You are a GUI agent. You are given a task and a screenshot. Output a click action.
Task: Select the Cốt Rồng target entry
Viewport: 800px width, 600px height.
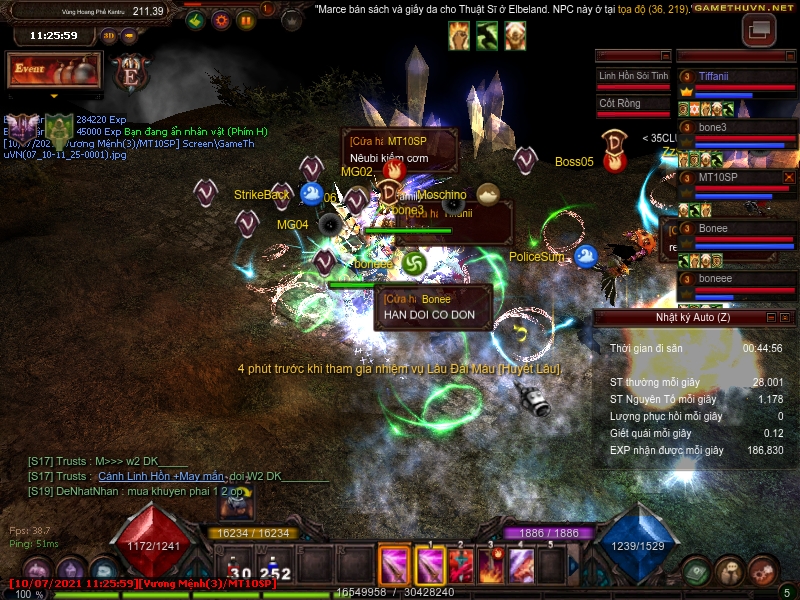633,103
